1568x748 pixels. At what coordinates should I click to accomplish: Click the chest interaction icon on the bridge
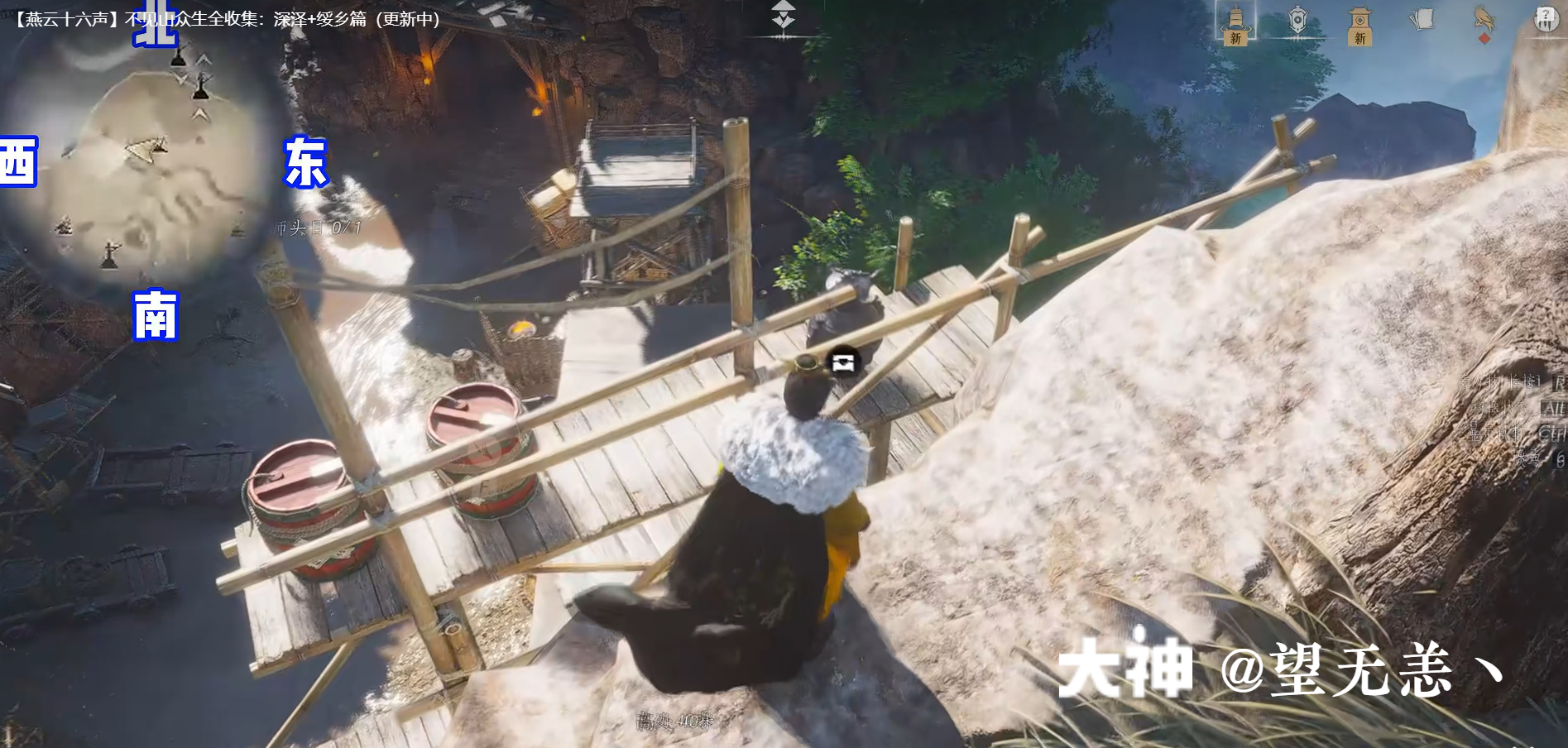843,362
